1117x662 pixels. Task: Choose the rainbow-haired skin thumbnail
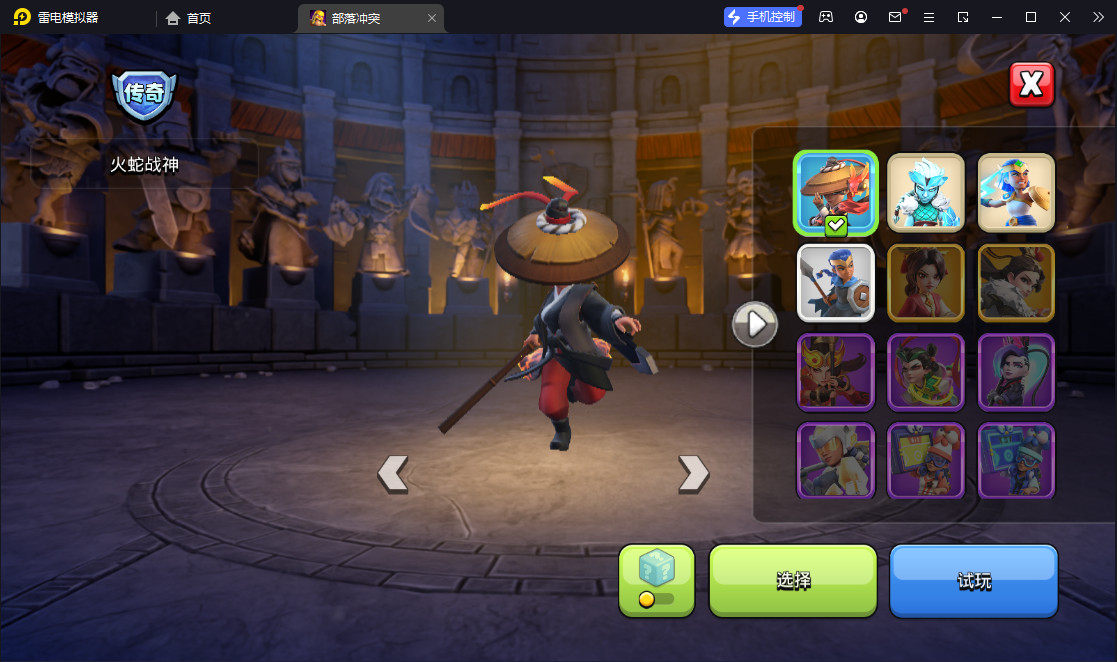tap(1016, 192)
